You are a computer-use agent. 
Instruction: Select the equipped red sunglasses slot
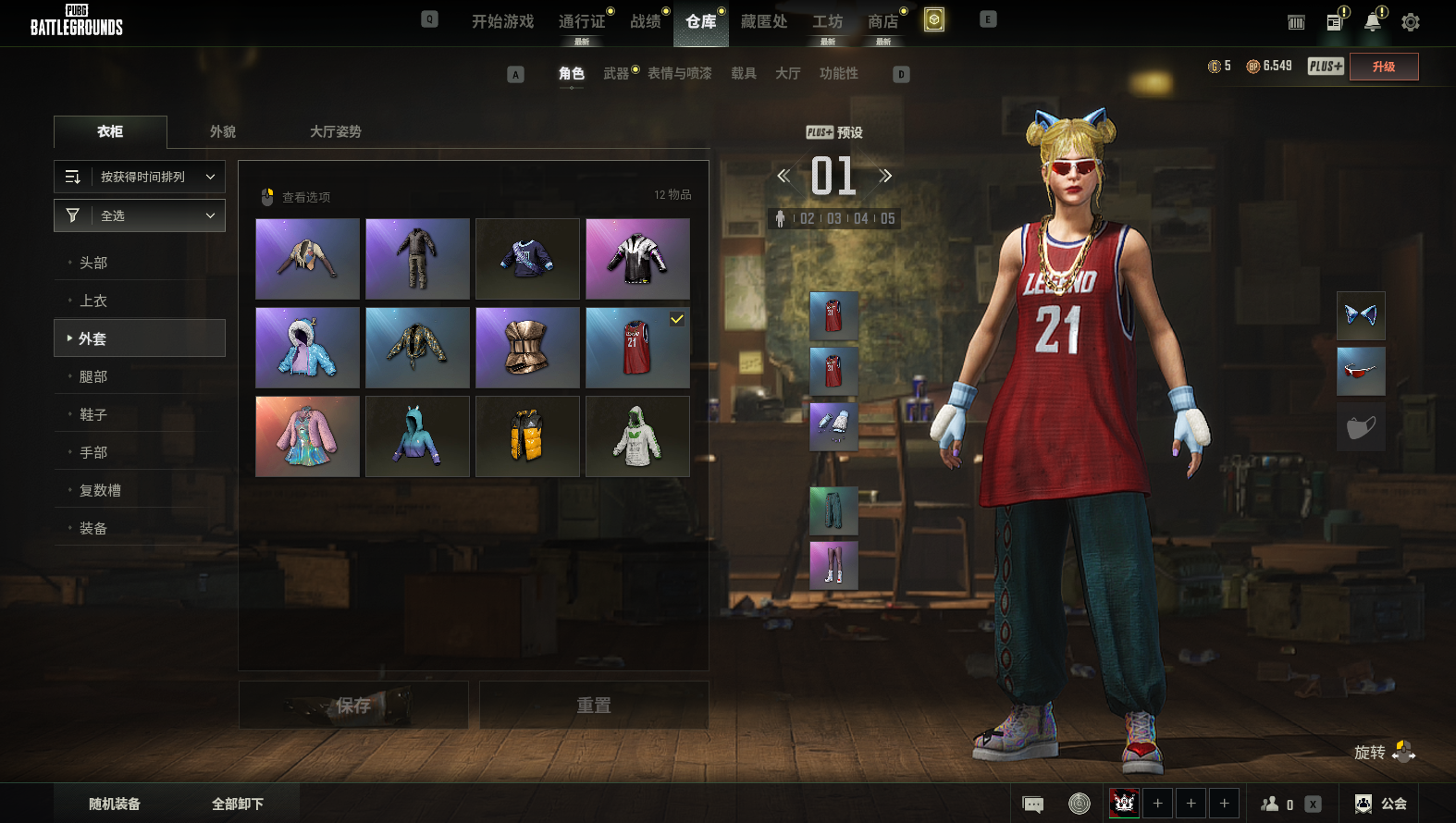(1361, 371)
